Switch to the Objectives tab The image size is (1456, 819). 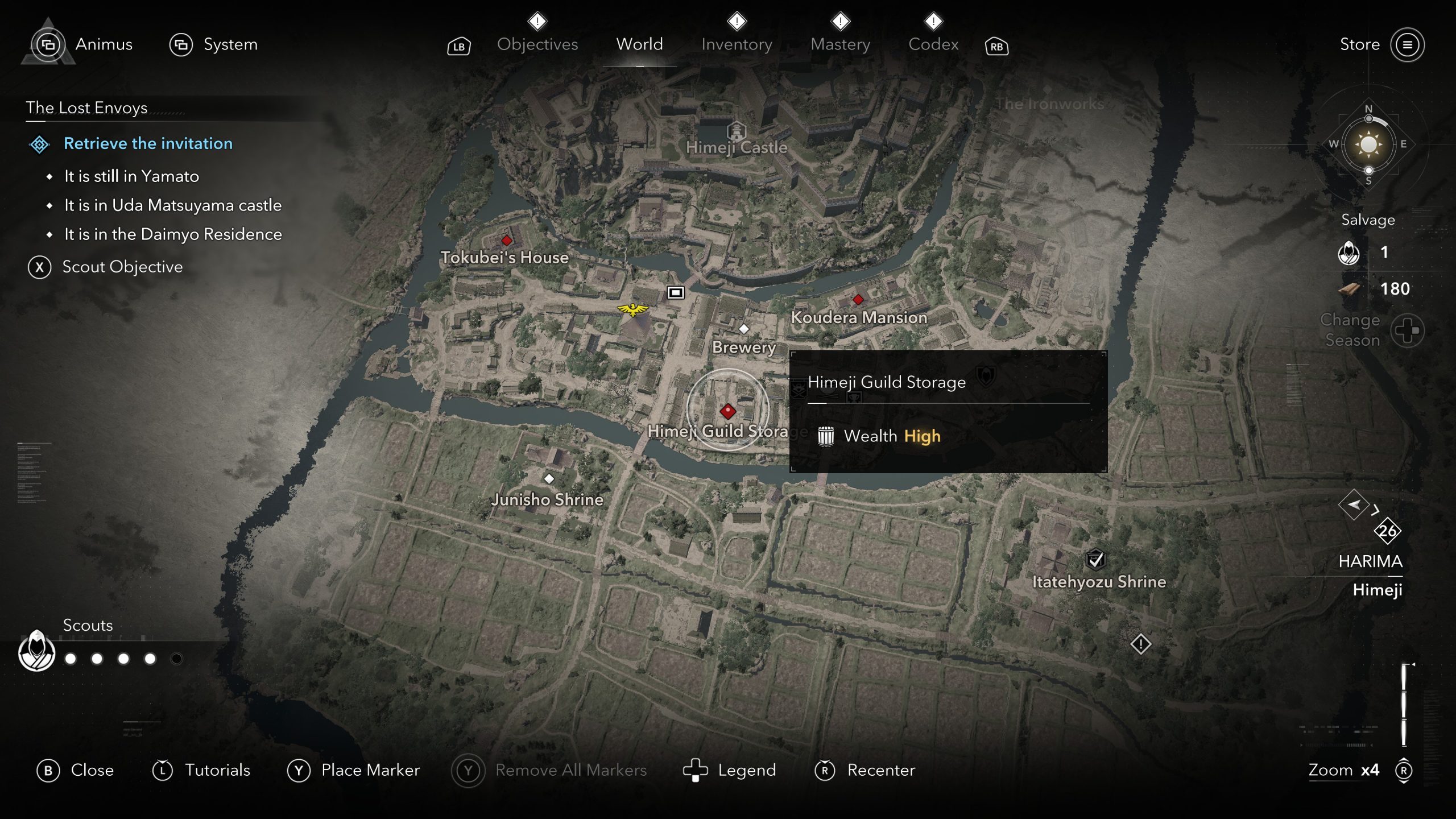(537, 44)
